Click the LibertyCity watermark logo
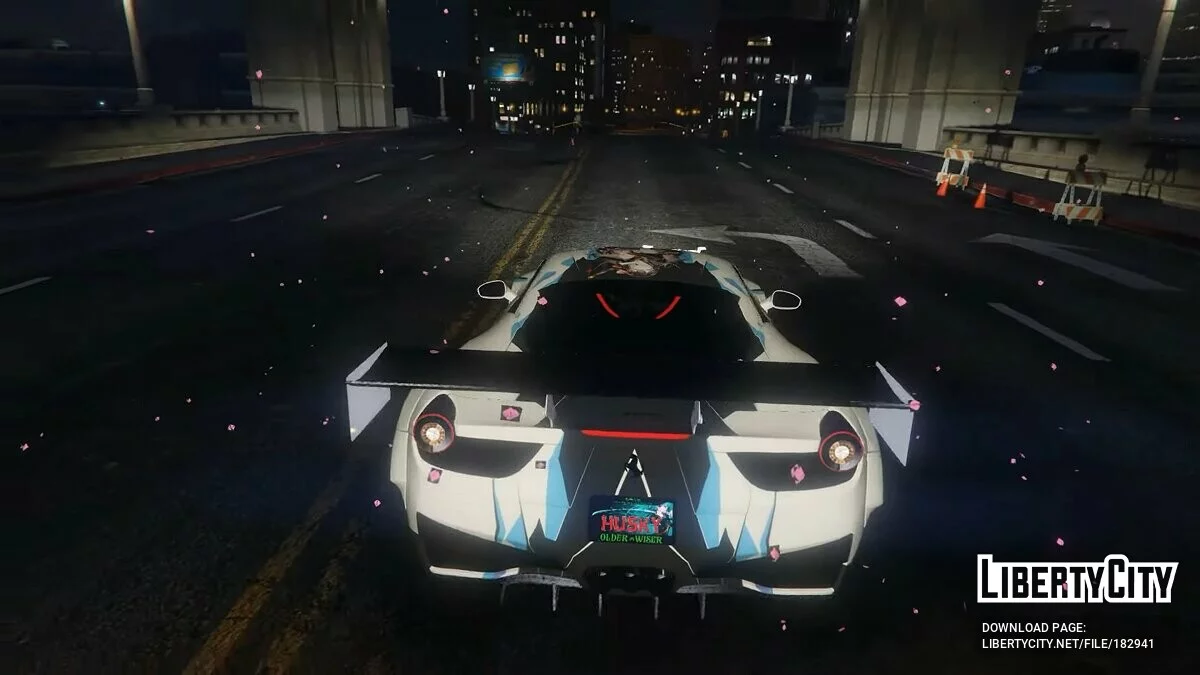This screenshot has width=1200, height=675. pyautogui.click(x=1076, y=579)
